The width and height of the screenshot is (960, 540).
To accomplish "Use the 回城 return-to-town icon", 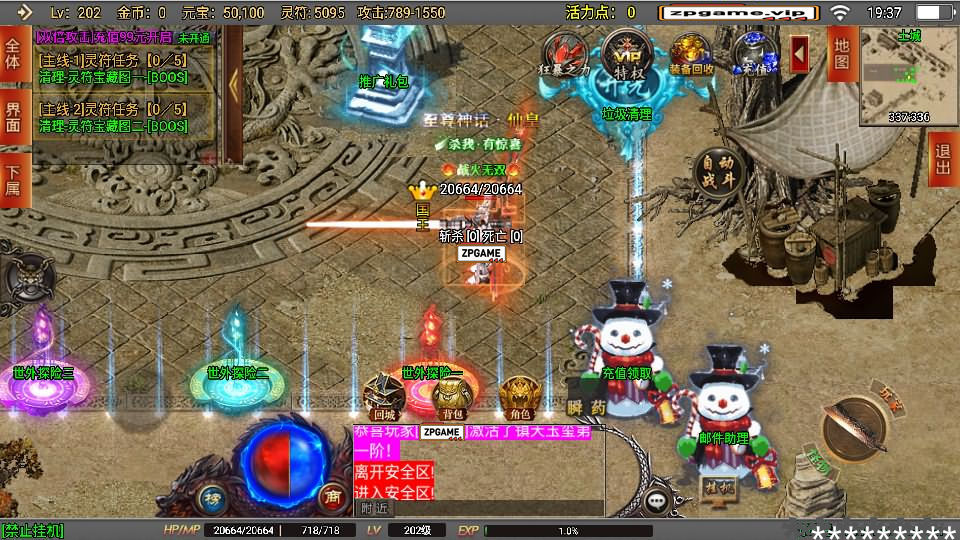I will (x=384, y=397).
